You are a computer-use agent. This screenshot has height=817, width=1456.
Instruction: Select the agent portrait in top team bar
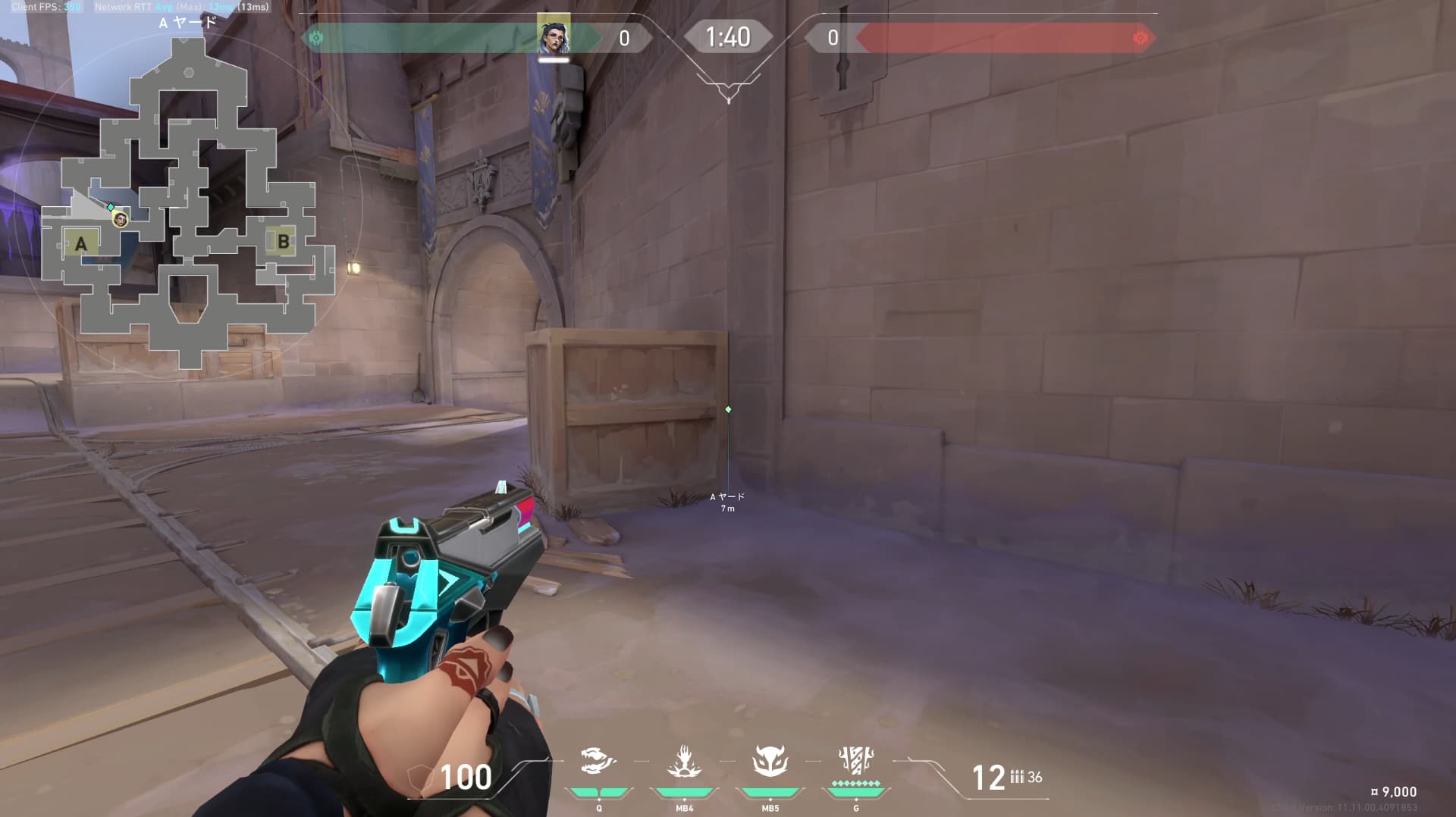(554, 35)
